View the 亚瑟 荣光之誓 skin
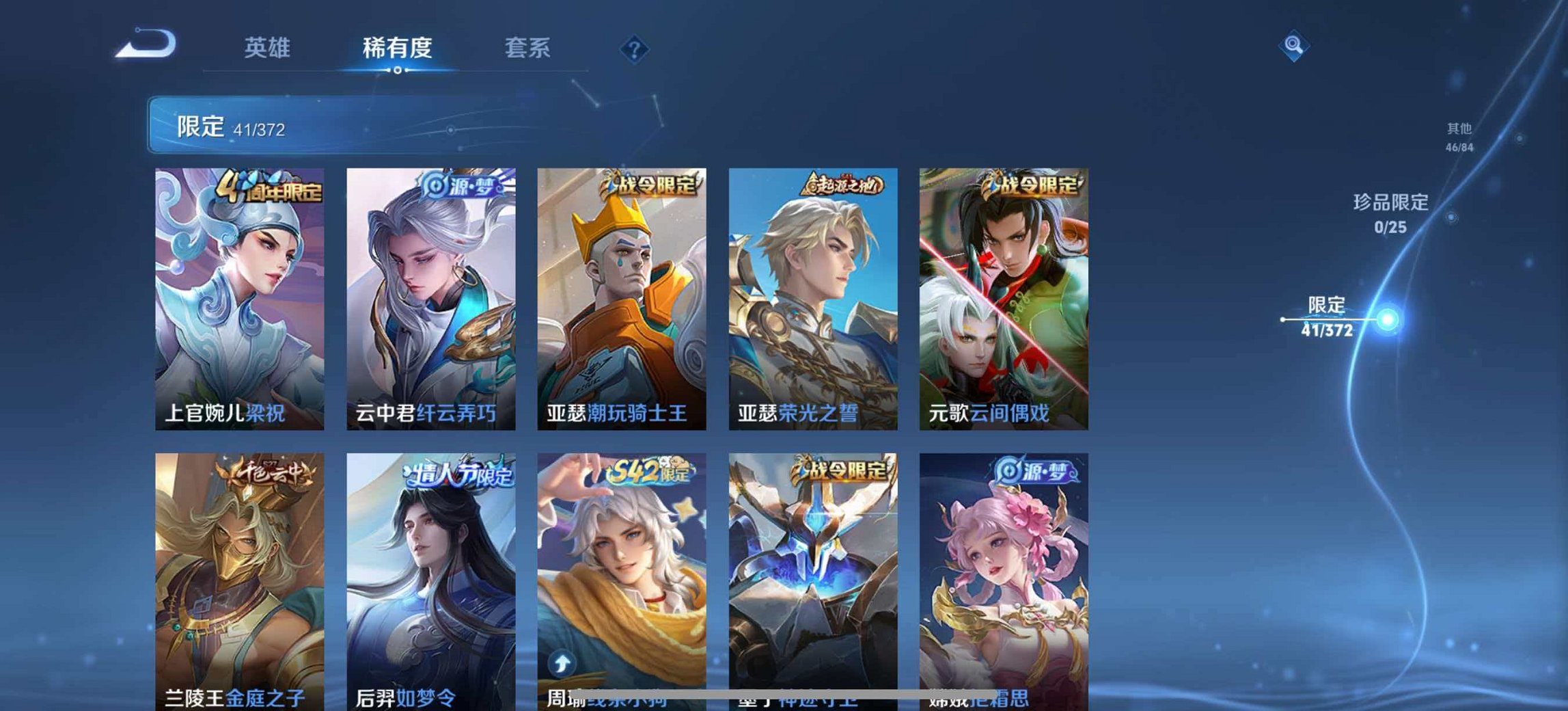 pos(813,294)
